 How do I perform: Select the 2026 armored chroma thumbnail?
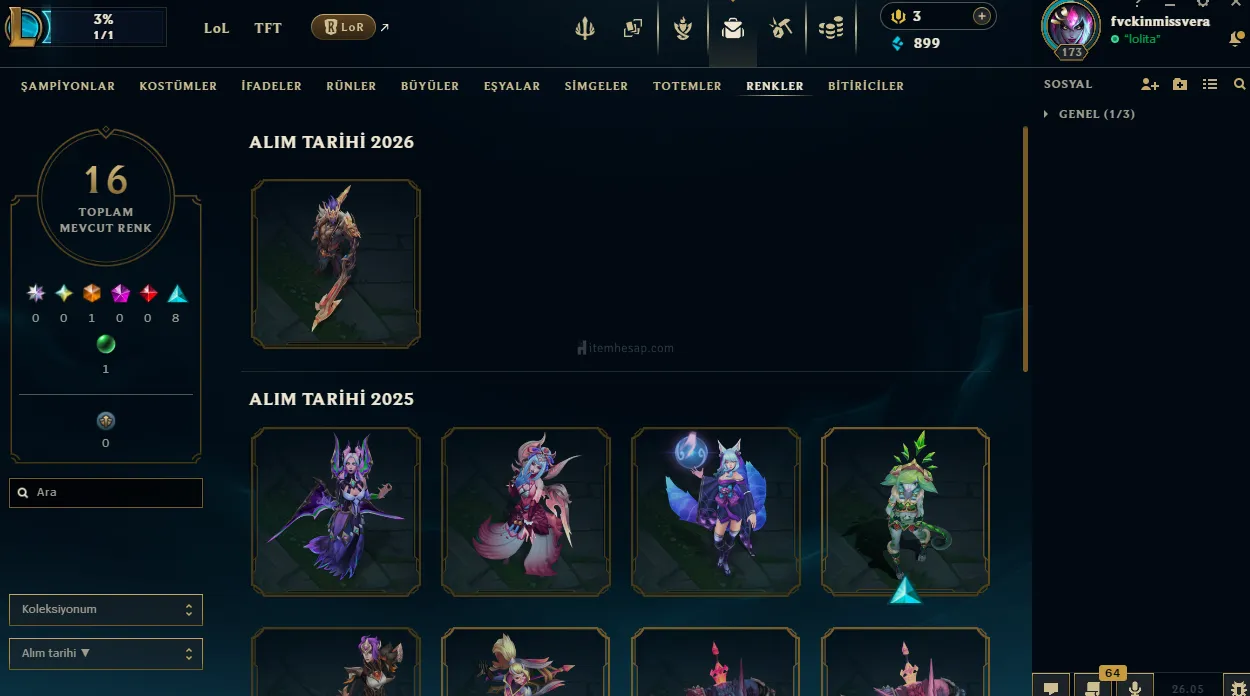pyautogui.click(x=336, y=264)
